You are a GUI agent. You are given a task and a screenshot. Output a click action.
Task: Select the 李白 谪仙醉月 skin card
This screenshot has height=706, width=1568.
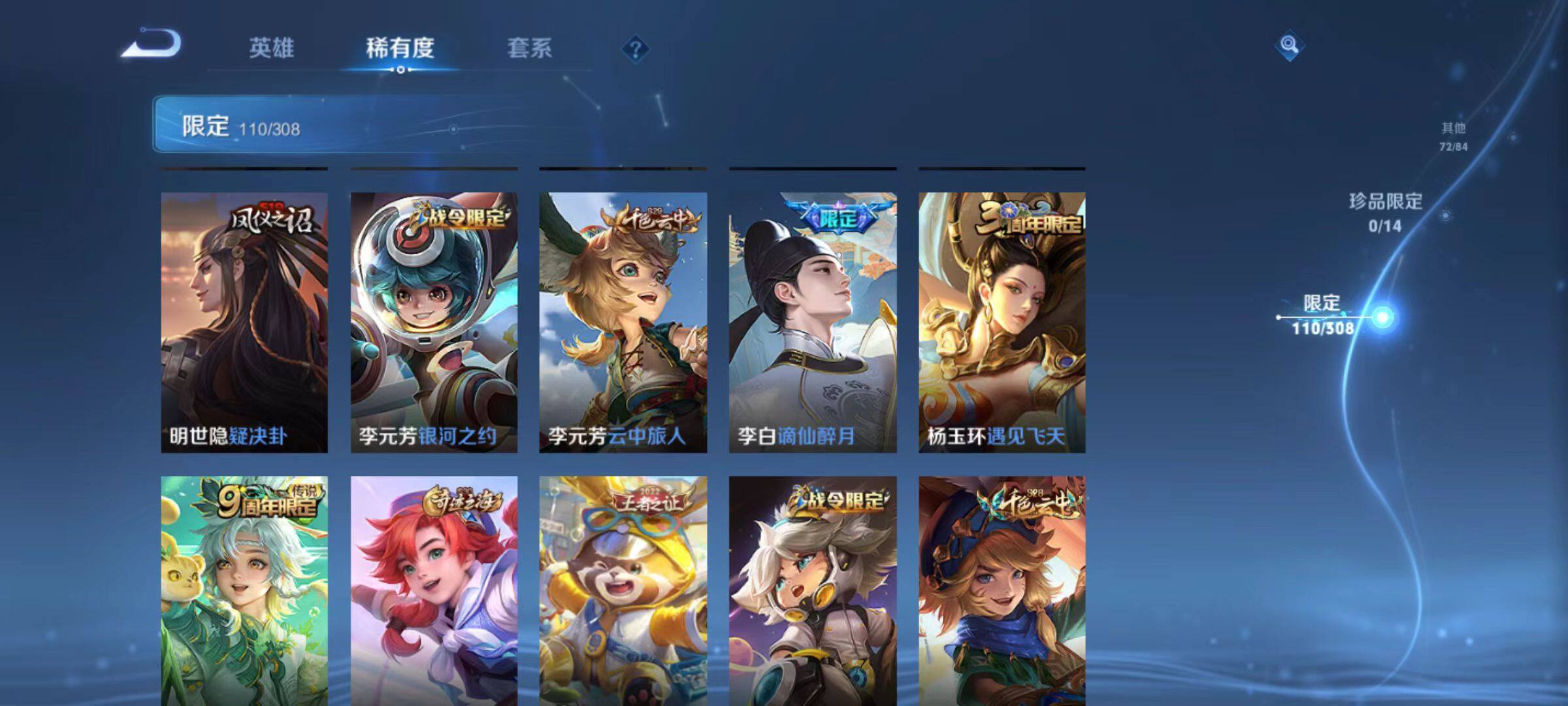click(813, 322)
